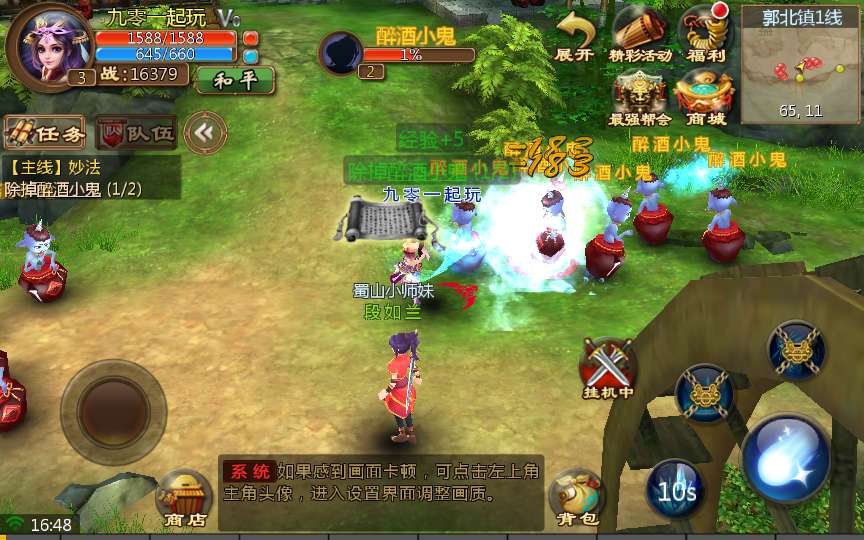The width and height of the screenshot is (864, 540).
Task: Click the virtual joystick pad
Action: pos(113,408)
